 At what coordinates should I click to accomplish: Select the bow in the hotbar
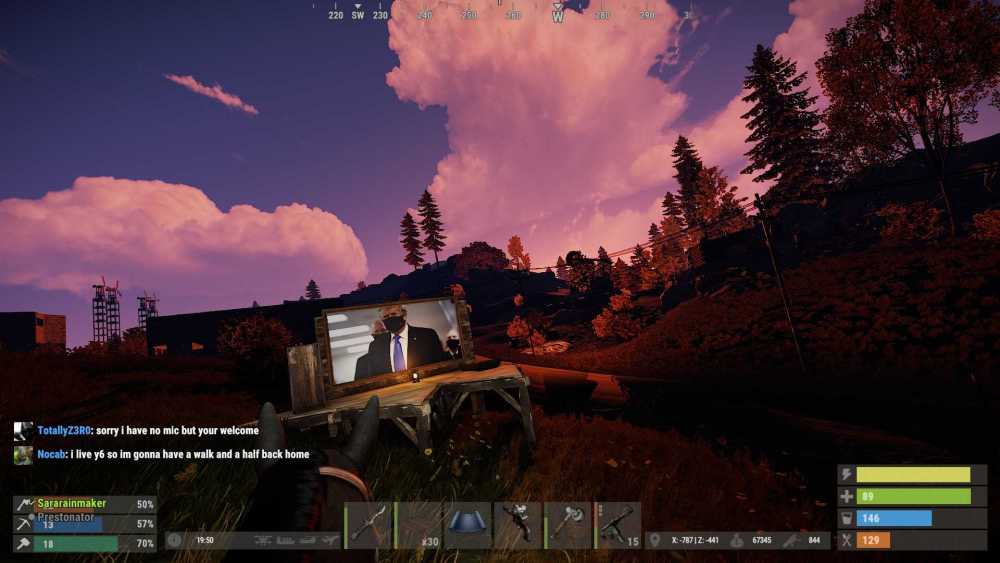(x=369, y=525)
